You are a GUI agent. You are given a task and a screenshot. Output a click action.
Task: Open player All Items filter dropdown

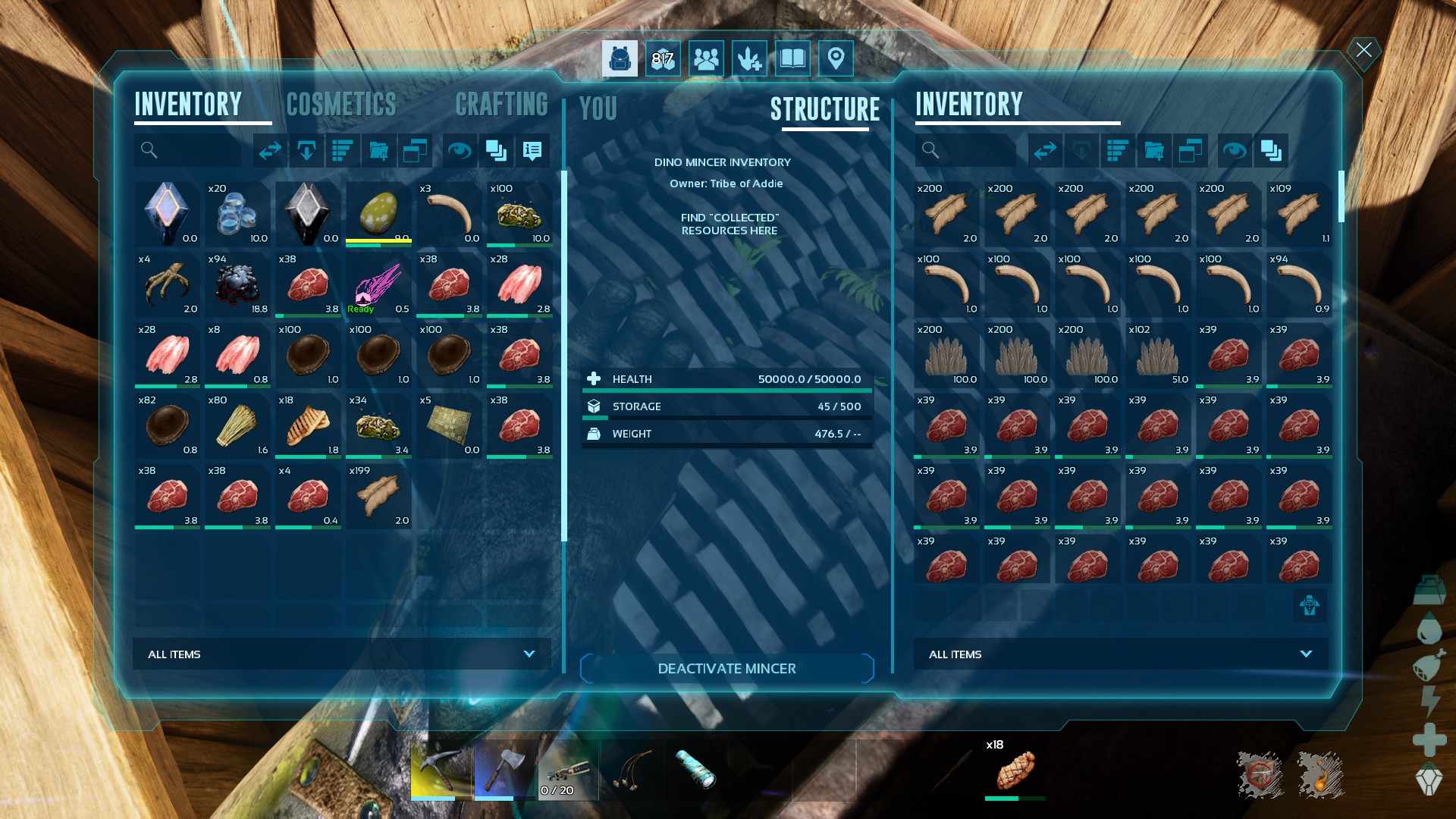(x=341, y=654)
